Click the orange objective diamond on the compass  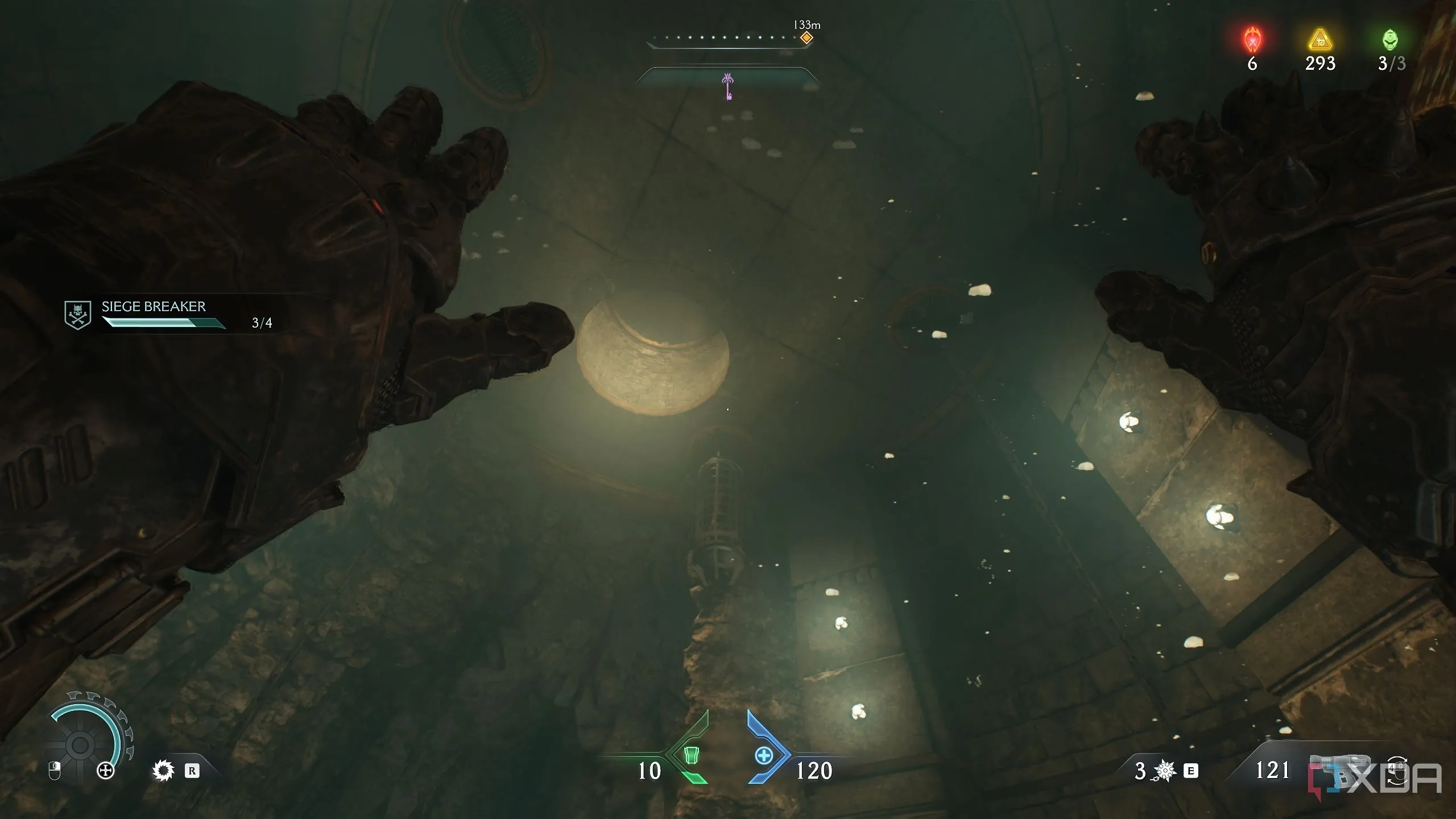point(806,38)
